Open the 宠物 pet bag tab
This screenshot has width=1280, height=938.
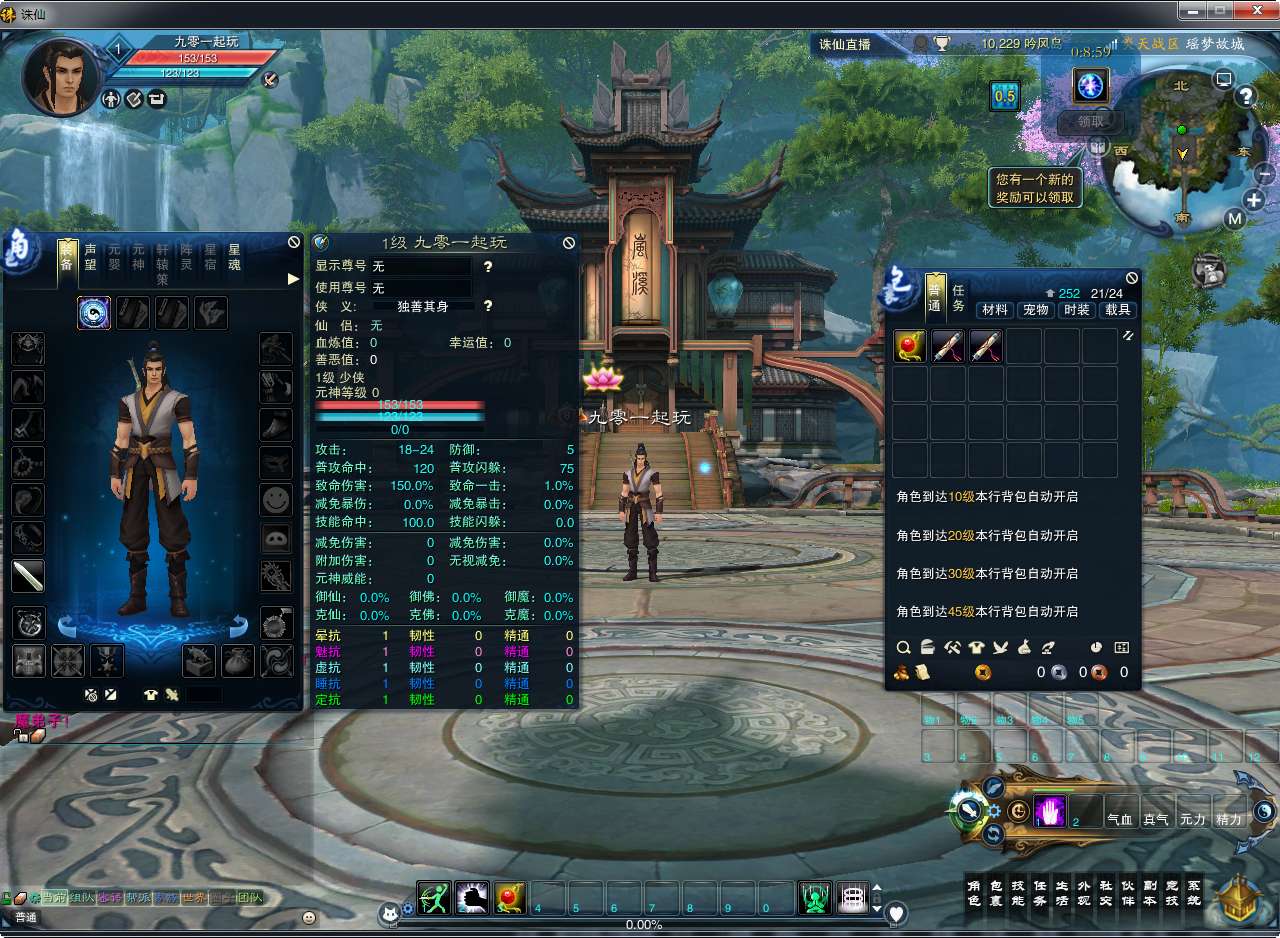(1035, 310)
